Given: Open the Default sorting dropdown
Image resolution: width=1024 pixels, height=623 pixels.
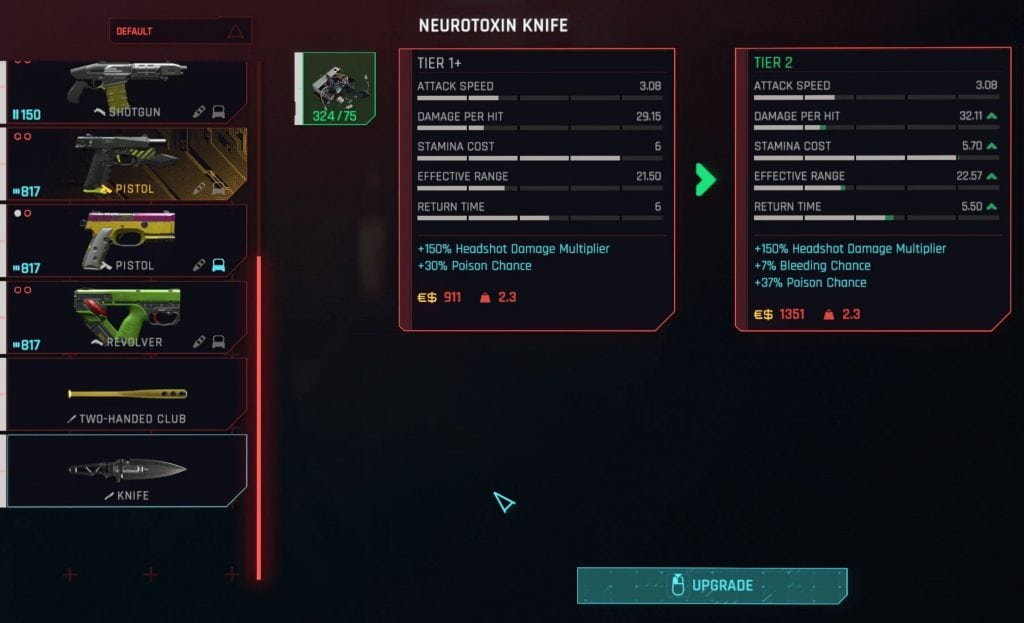Looking at the screenshot, I should (180, 31).
